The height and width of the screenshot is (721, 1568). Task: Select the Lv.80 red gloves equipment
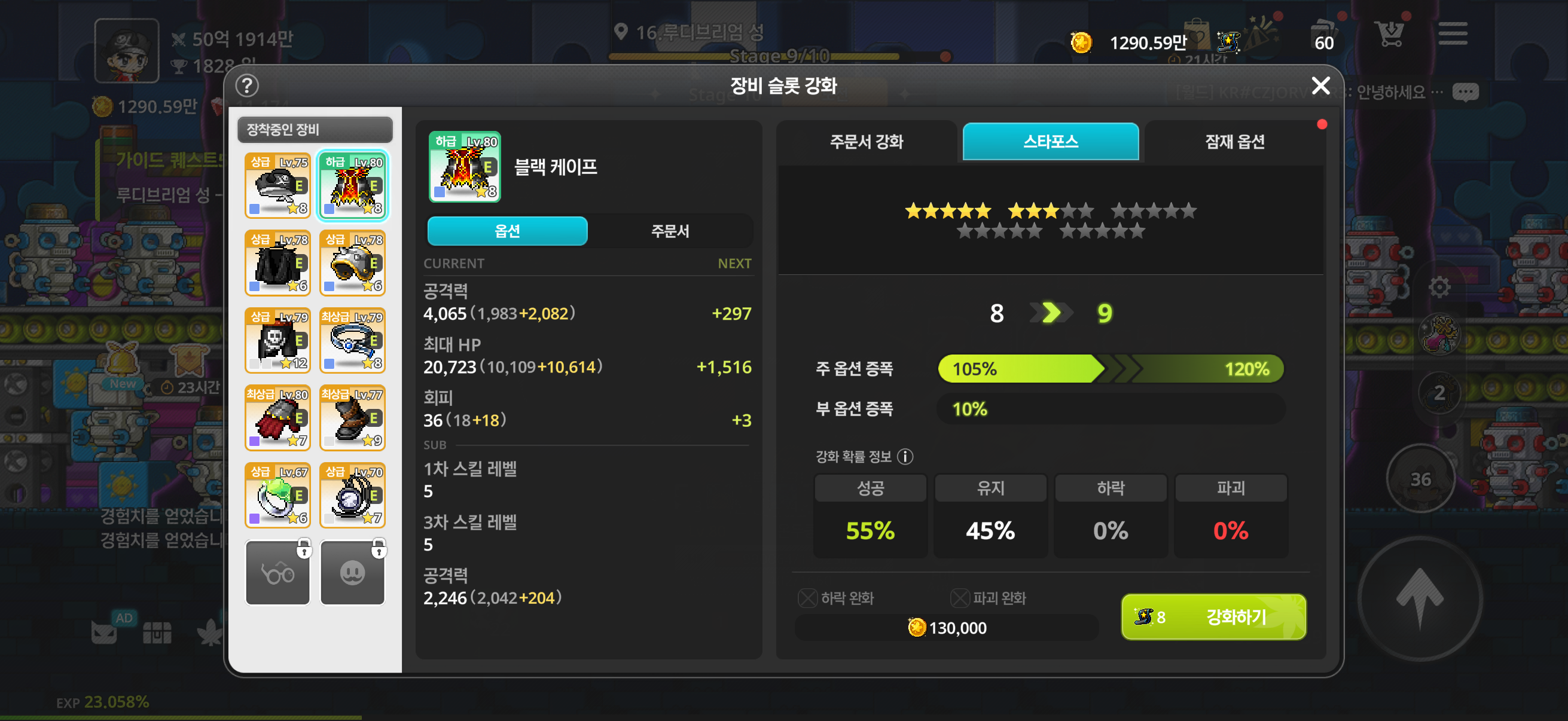click(x=277, y=417)
